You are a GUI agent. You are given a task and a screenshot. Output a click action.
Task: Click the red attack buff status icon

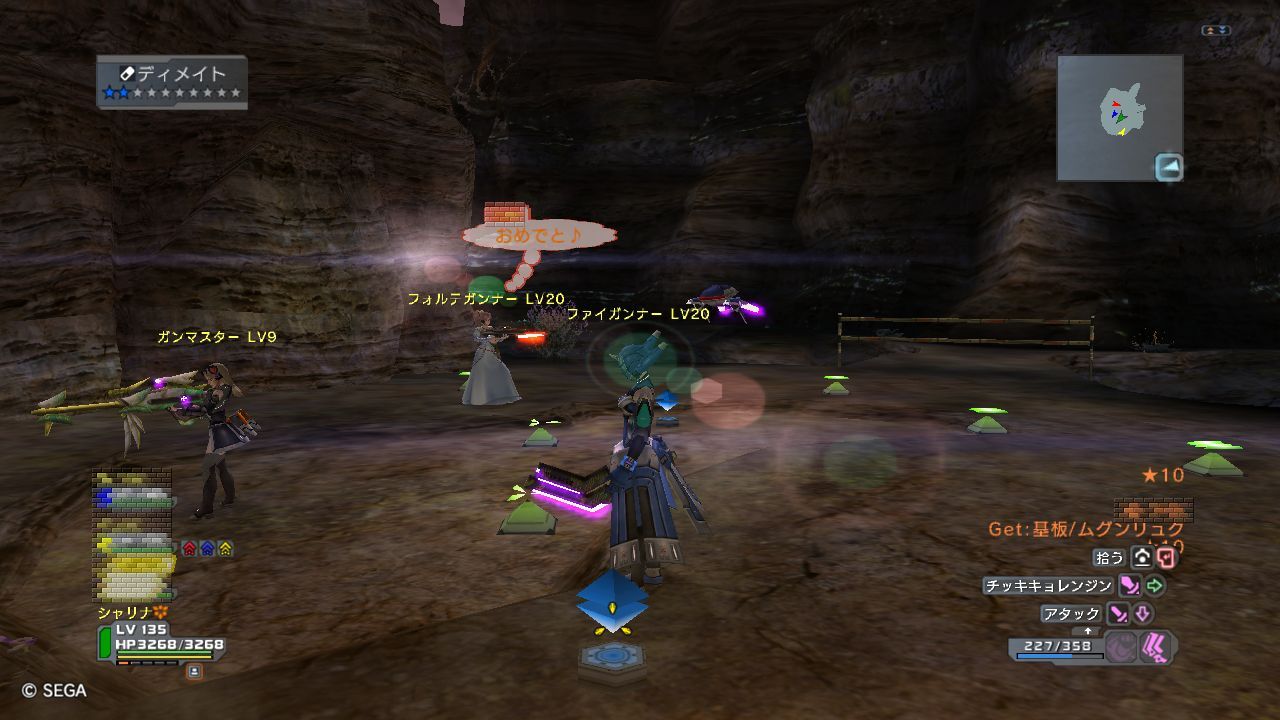(x=190, y=548)
